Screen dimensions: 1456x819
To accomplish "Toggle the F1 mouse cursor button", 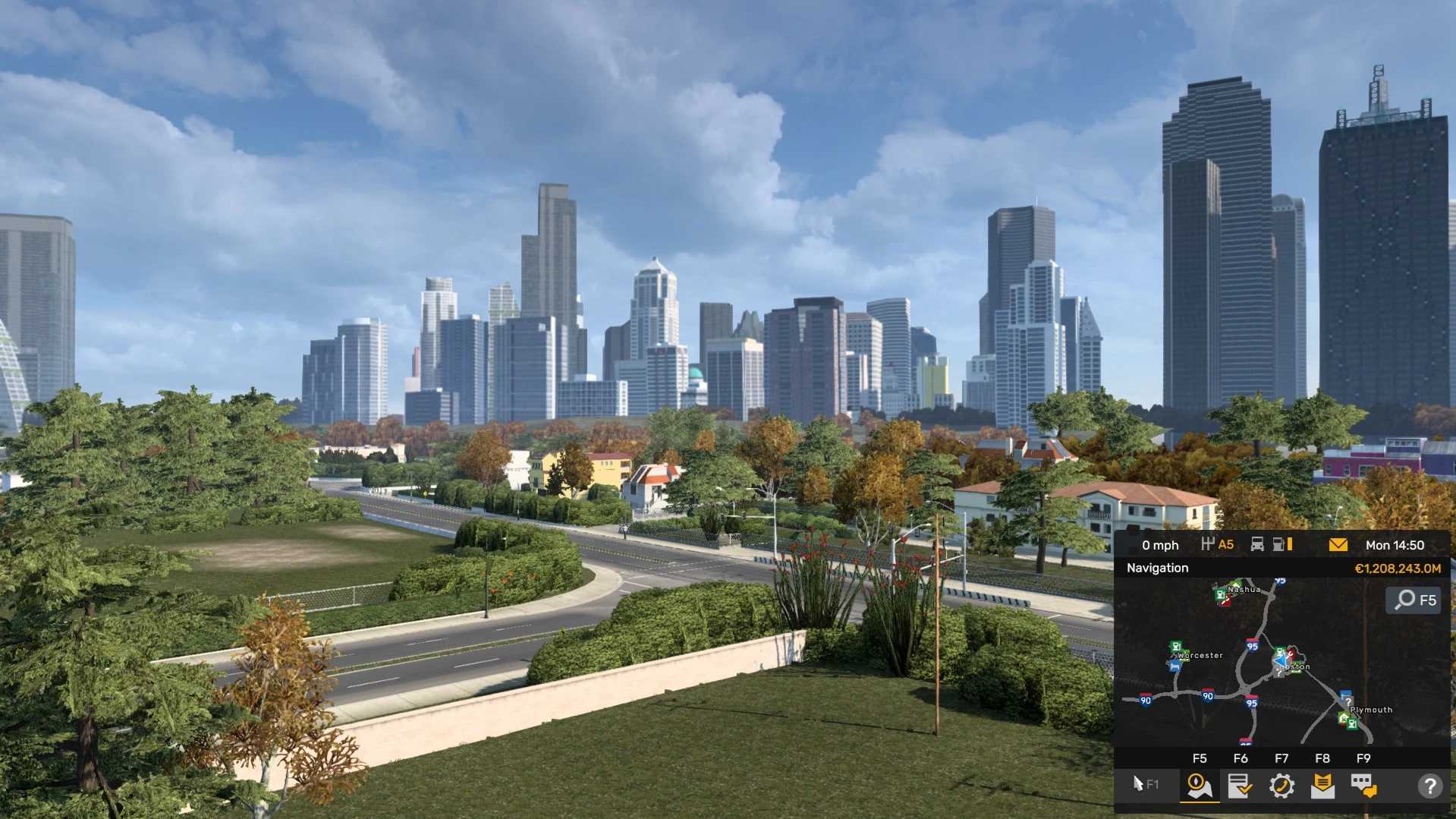I will [x=1145, y=784].
